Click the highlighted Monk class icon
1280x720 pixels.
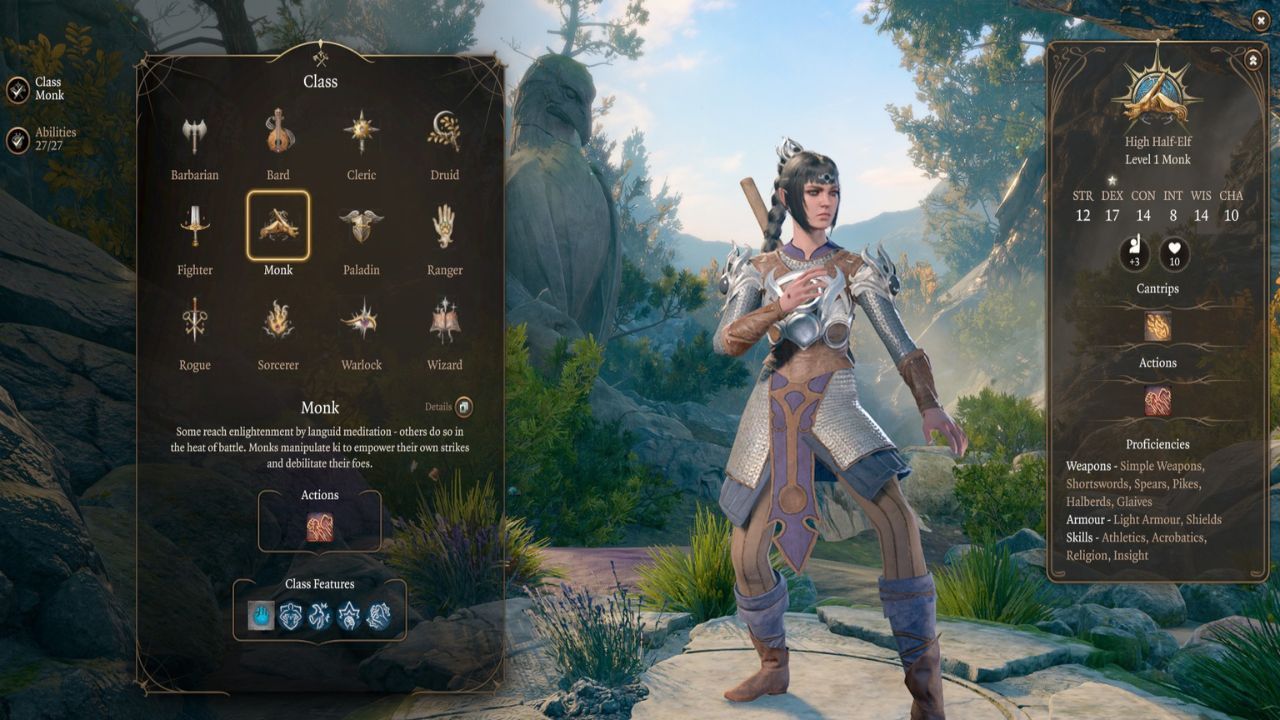tap(278, 226)
